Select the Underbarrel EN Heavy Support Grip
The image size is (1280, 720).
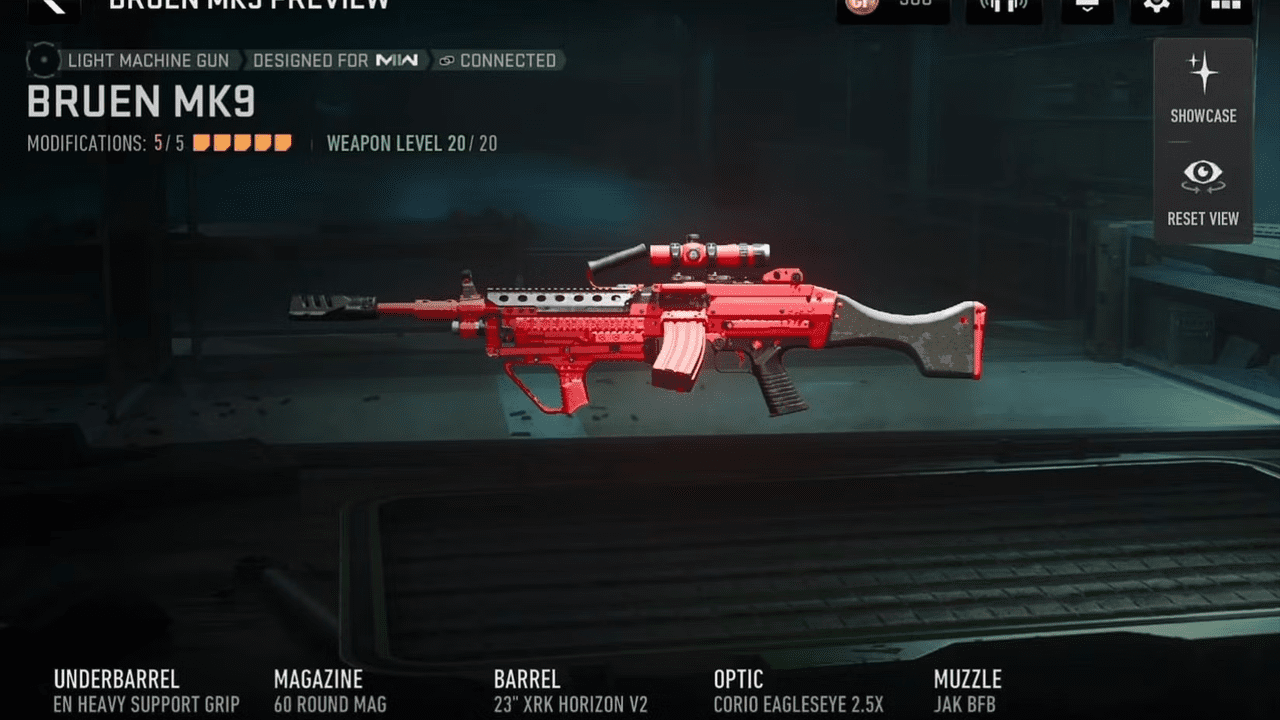click(146, 692)
